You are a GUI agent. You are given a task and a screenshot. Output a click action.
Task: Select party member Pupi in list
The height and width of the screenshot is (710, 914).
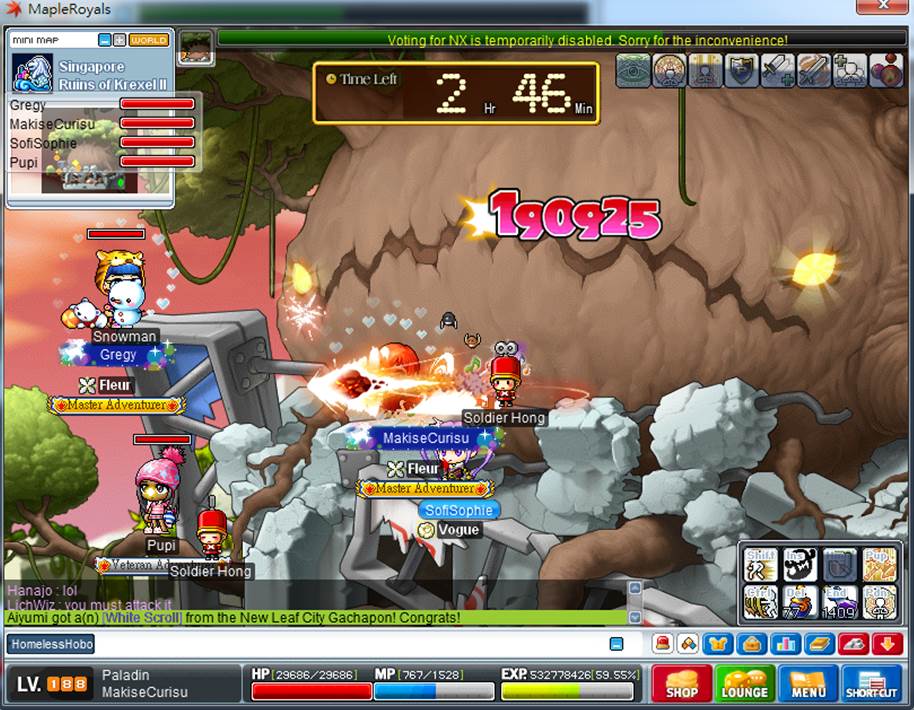click(x=25, y=162)
